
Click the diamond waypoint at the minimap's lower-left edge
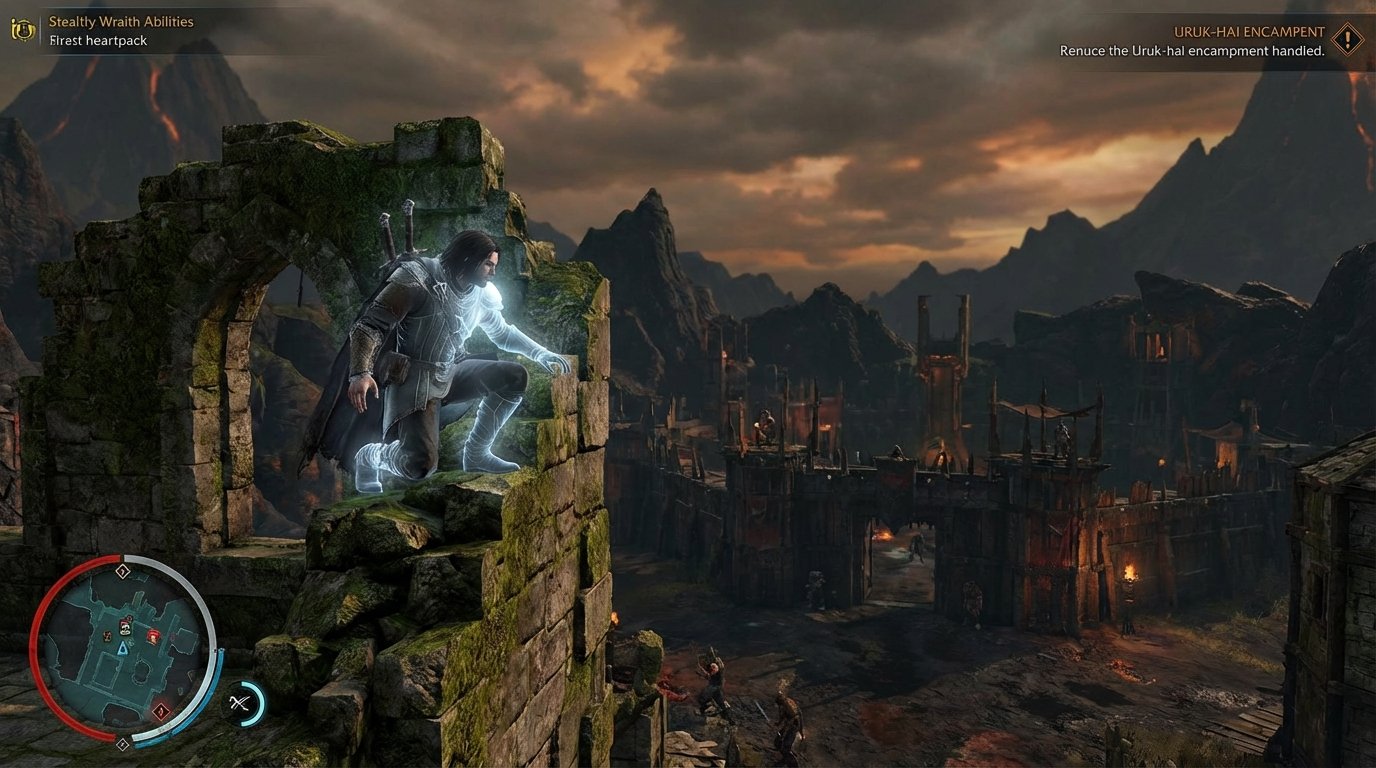click(x=122, y=743)
